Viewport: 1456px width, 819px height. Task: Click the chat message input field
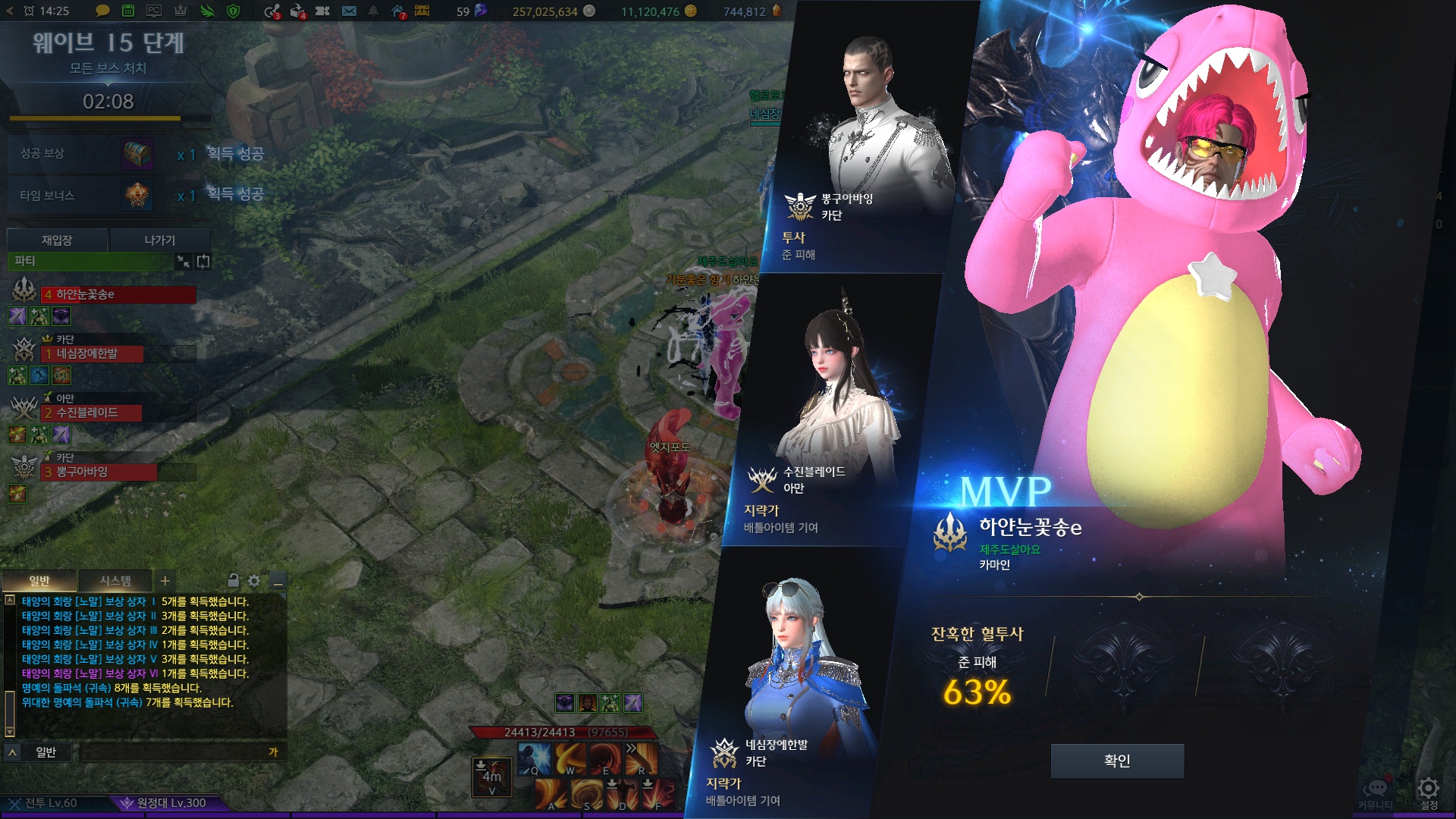174,752
